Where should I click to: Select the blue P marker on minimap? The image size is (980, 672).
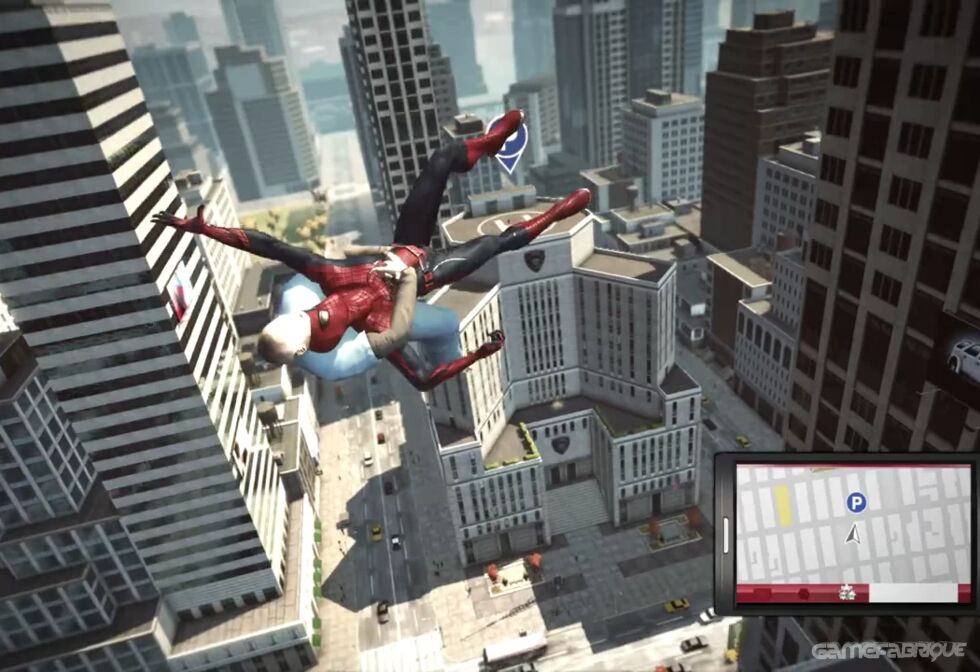[856, 503]
